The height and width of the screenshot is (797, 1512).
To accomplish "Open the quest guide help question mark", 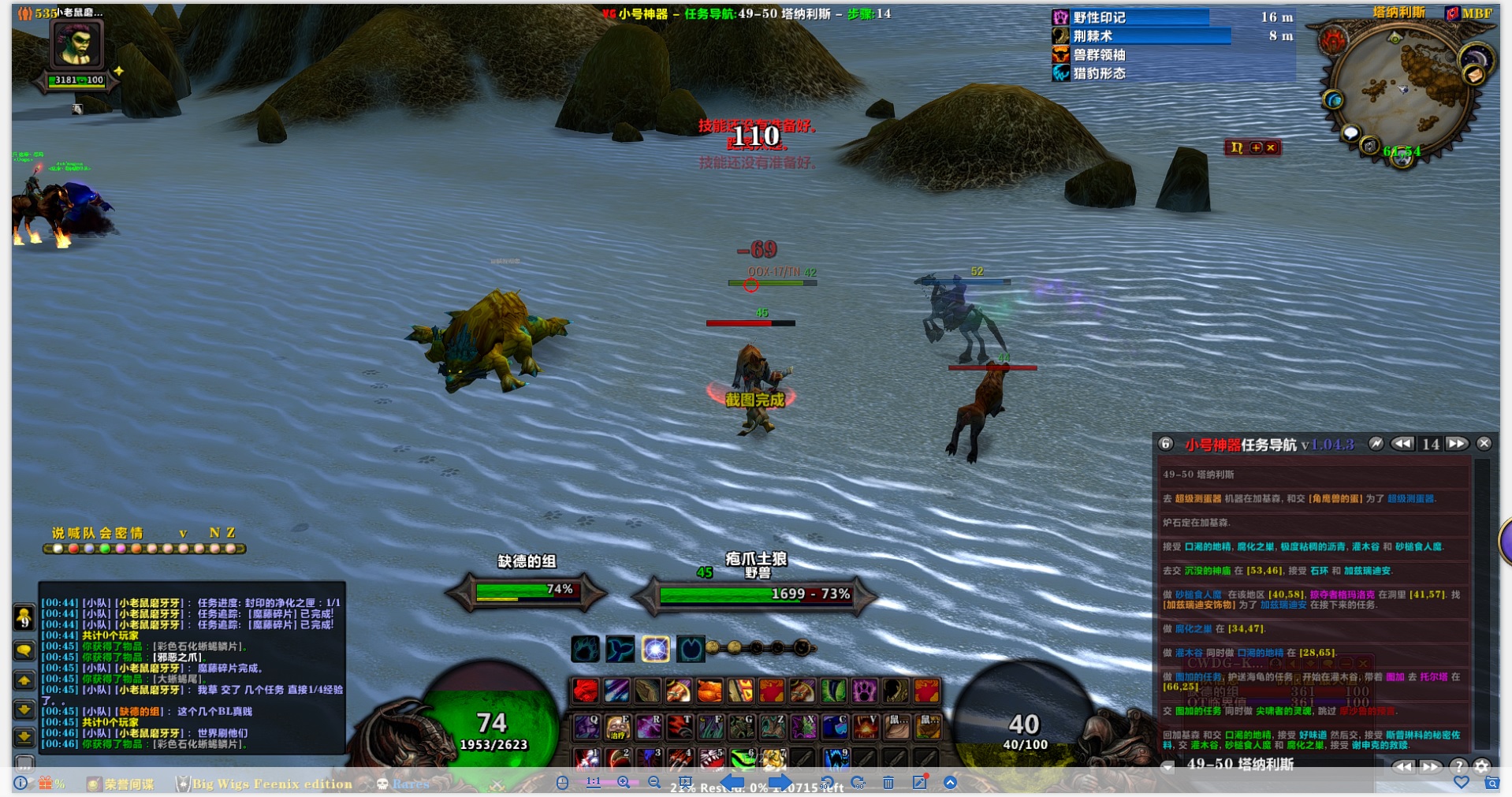I will pyautogui.click(x=1458, y=766).
